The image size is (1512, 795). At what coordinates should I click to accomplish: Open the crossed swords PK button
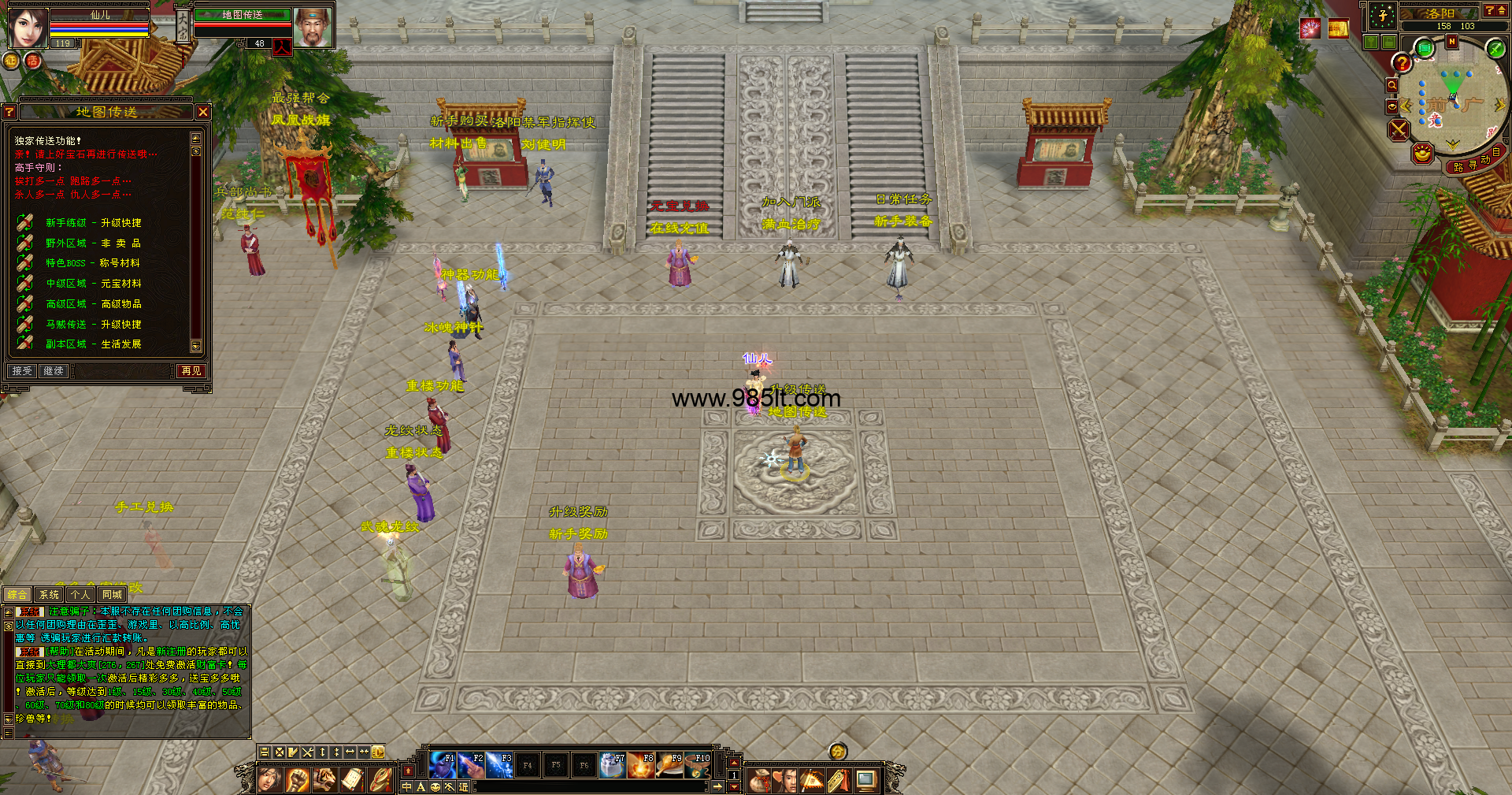[1399, 129]
